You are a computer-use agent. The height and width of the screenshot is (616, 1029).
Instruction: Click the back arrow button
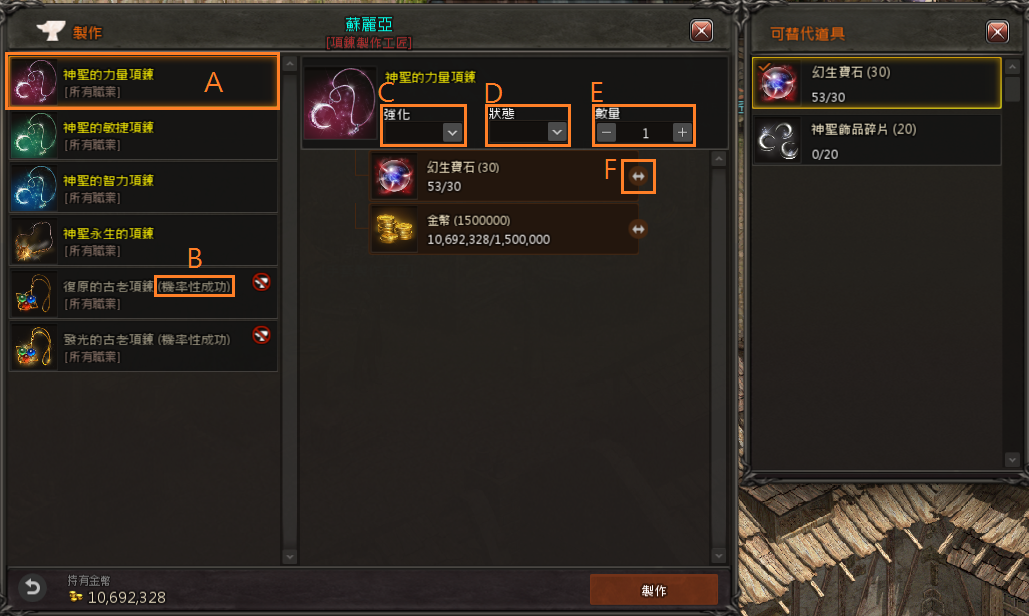33,588
